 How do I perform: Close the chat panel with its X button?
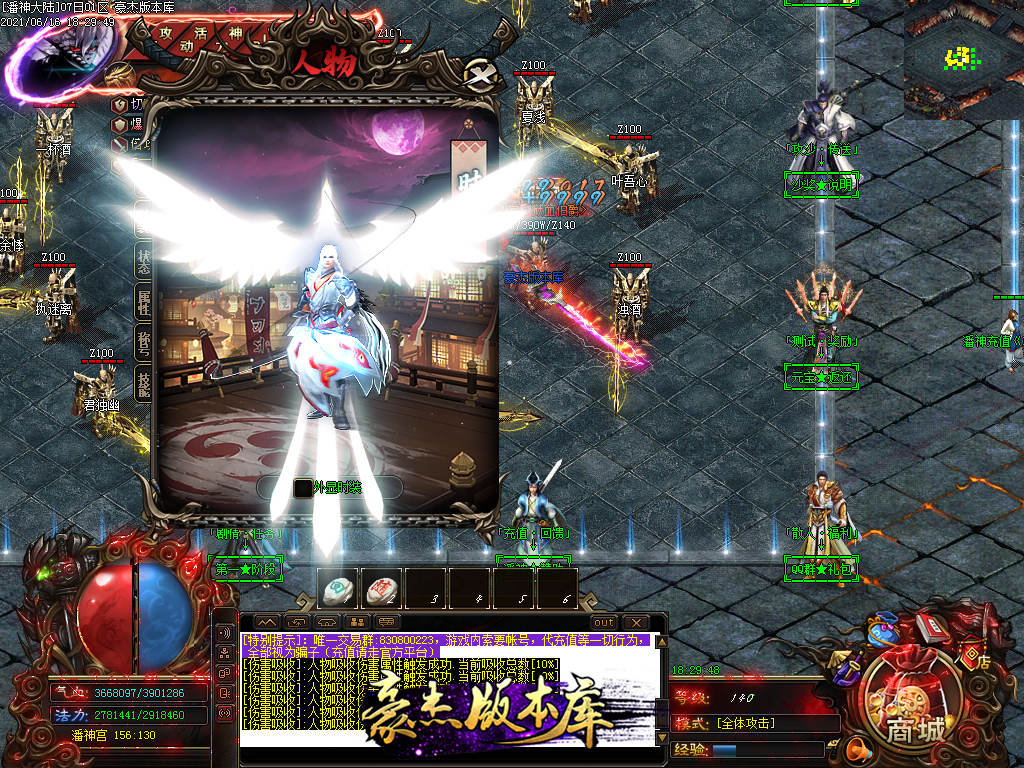(x=636, y=622)
